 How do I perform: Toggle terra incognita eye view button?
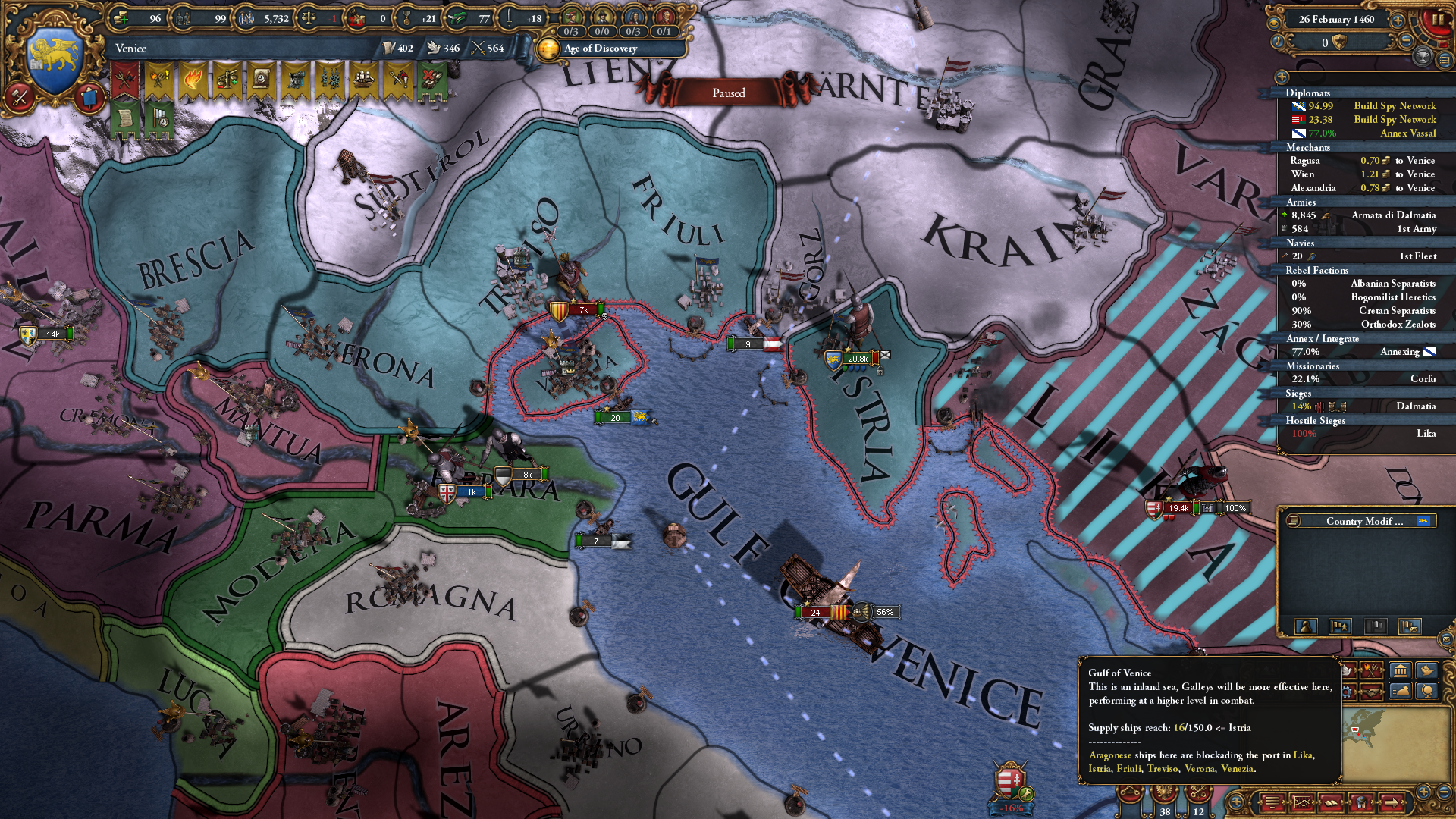[x=1273, y=21]
